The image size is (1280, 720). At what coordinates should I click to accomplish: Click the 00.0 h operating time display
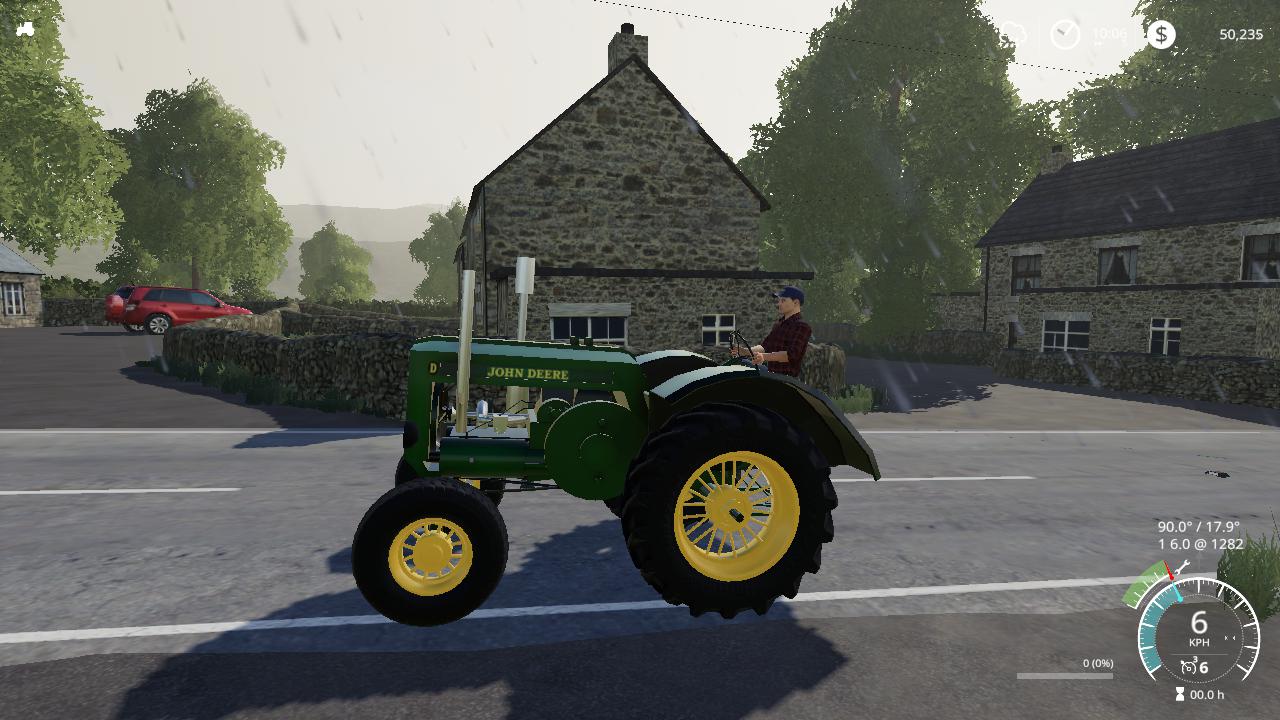(1209, 693)
